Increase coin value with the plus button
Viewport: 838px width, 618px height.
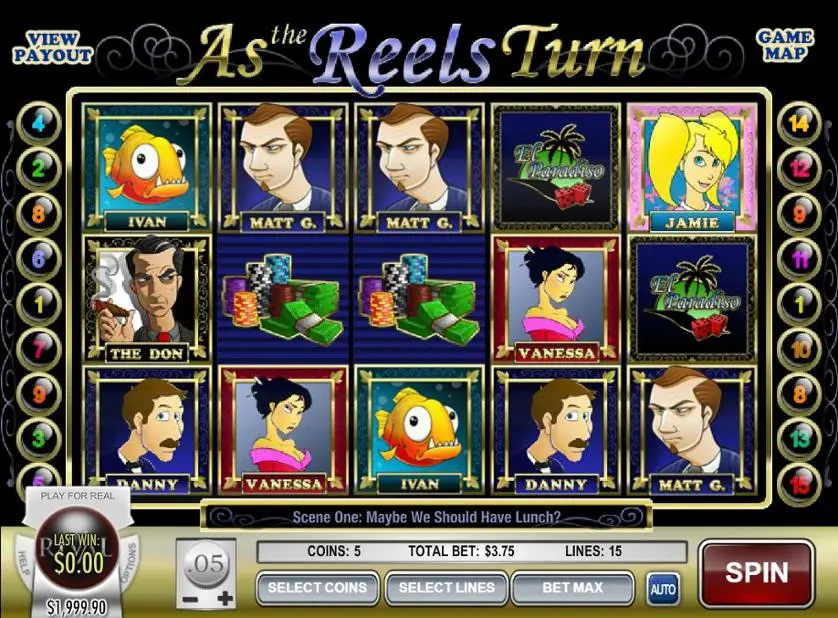225,598
